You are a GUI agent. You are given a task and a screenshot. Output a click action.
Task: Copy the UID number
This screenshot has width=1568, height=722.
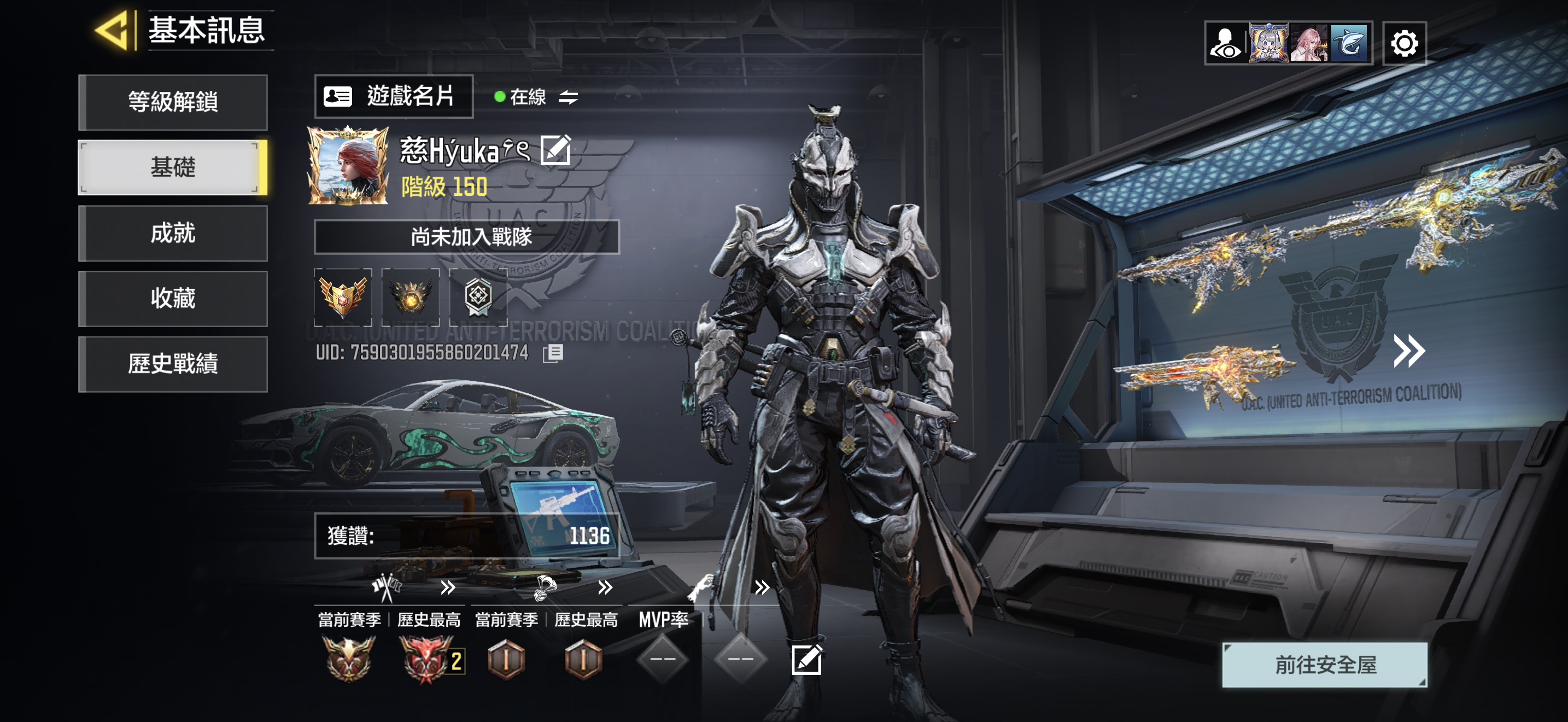553,353
